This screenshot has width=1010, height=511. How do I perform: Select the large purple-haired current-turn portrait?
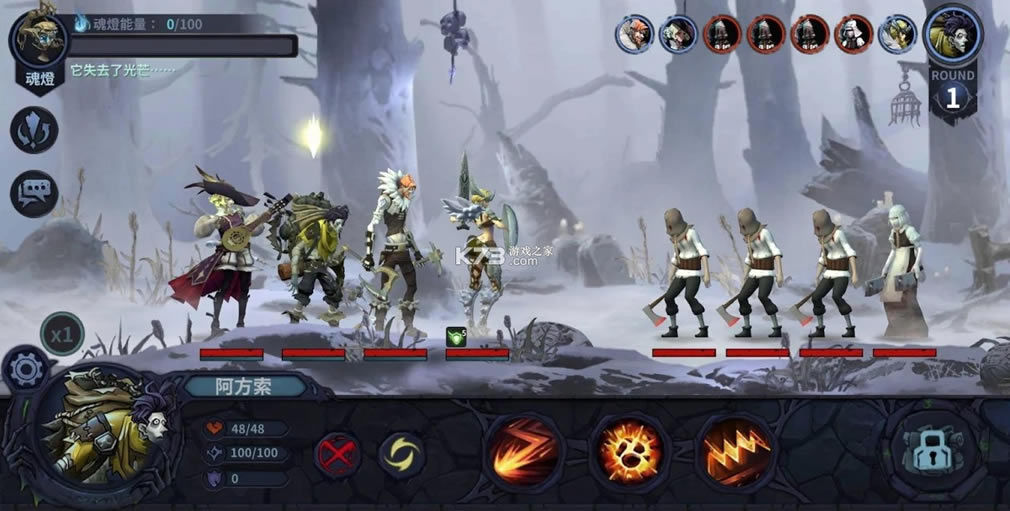pos(953,36)
